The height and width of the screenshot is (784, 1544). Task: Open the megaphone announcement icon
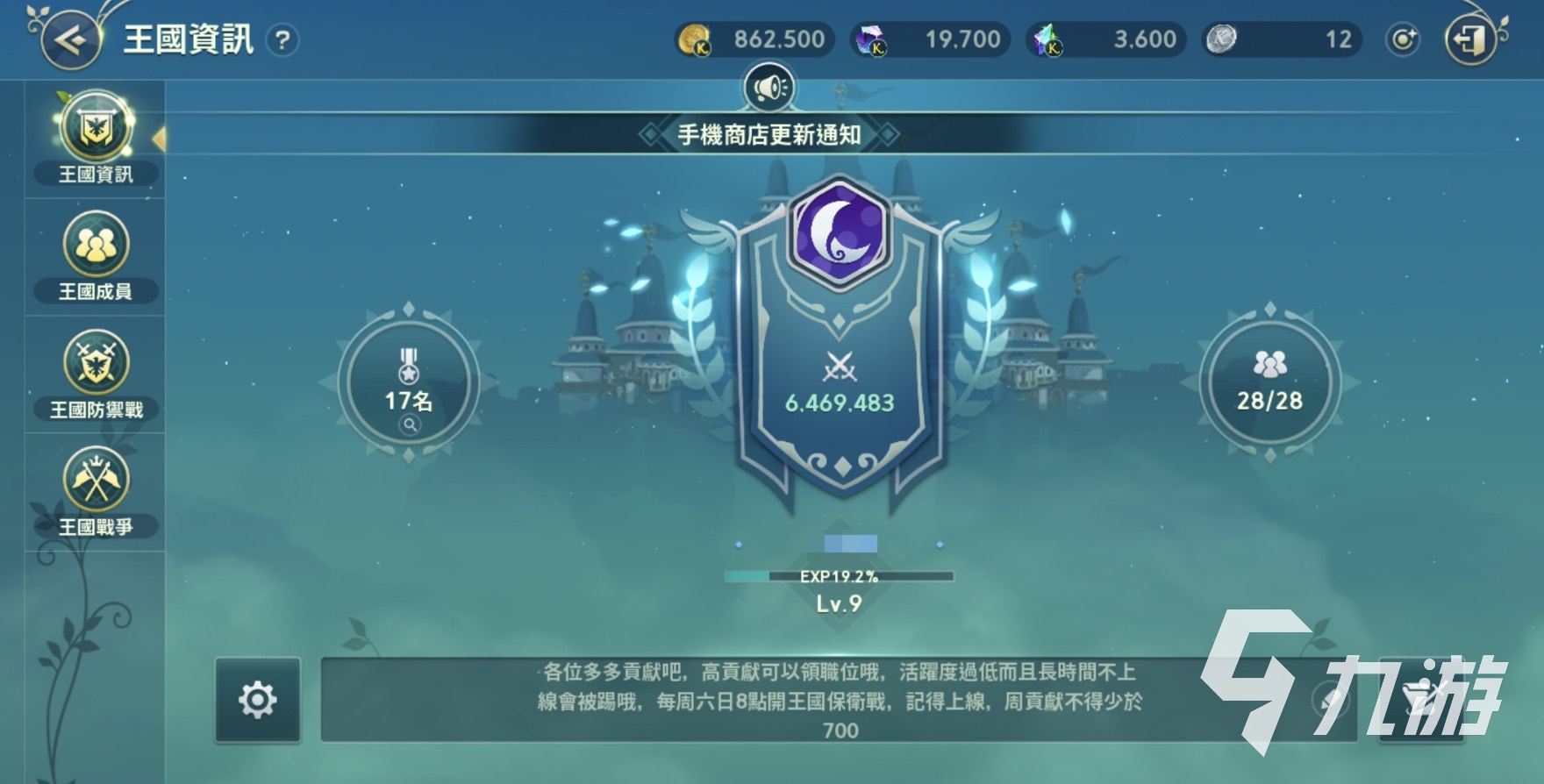coord(770,85)
